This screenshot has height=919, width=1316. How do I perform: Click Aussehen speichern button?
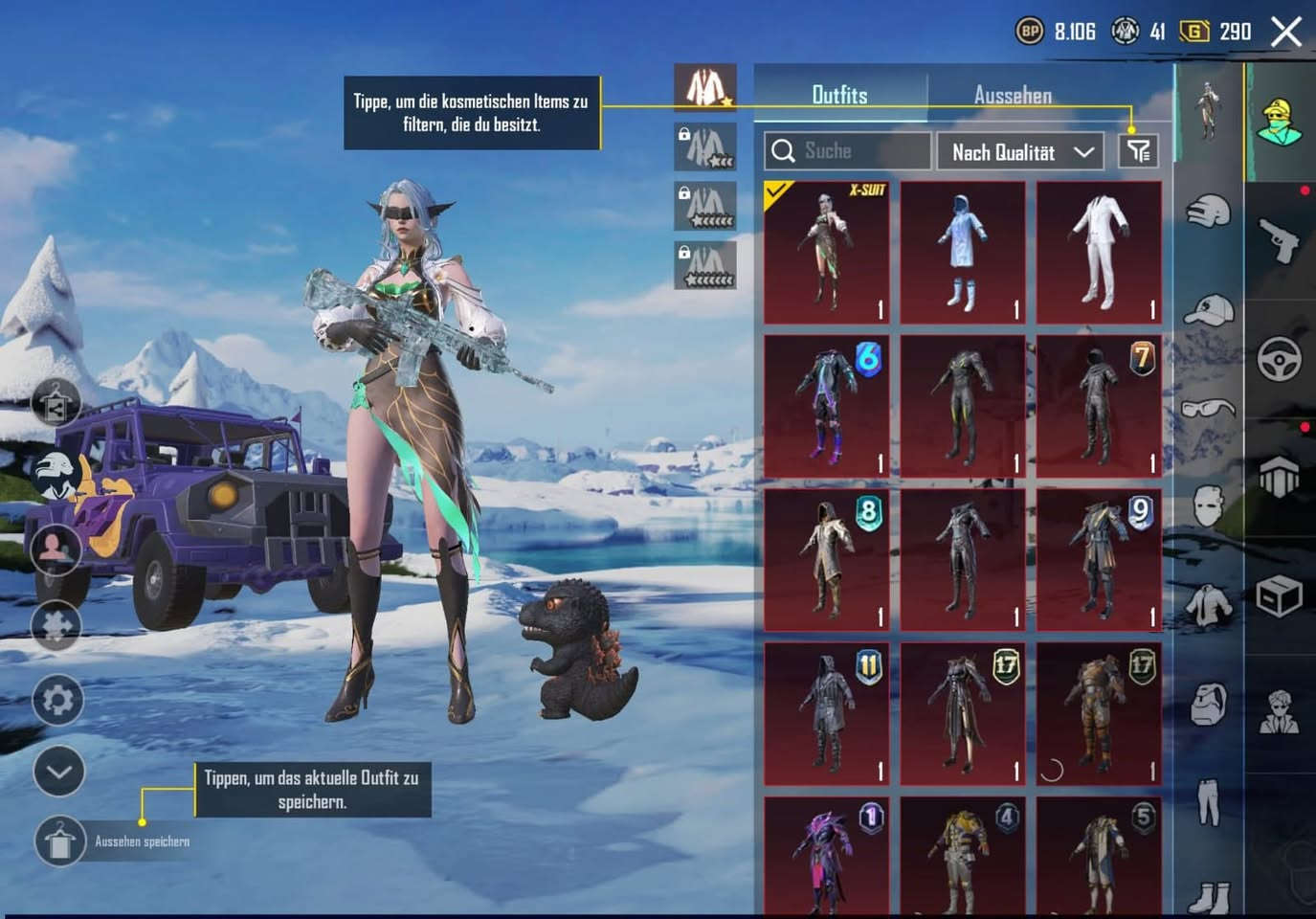click(59, 841)
